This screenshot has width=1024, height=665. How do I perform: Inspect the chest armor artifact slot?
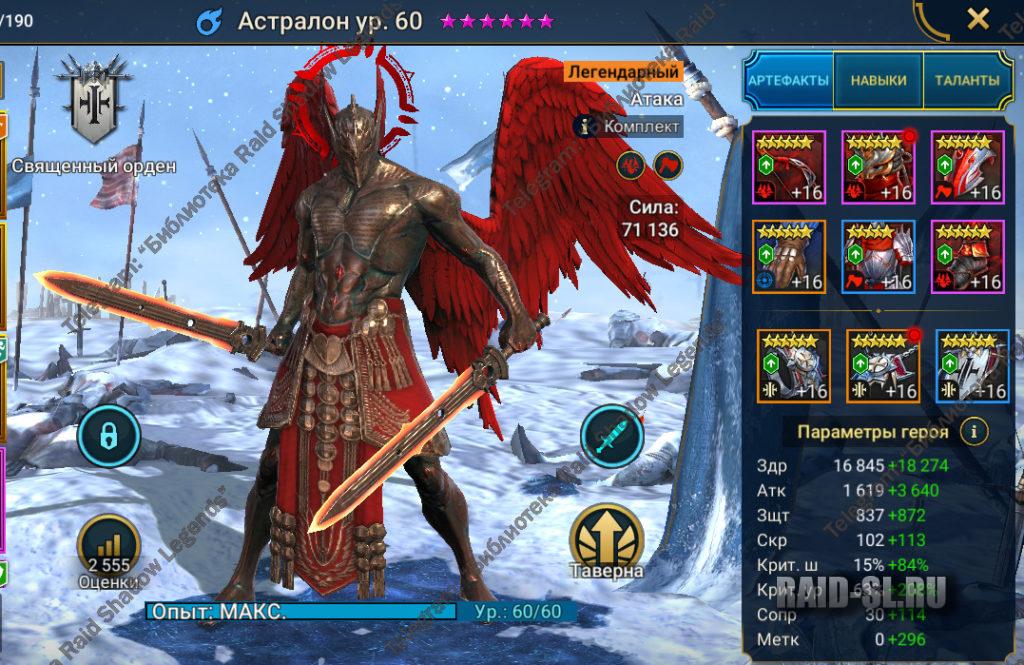pyautogui.click(x=878, y=256)
